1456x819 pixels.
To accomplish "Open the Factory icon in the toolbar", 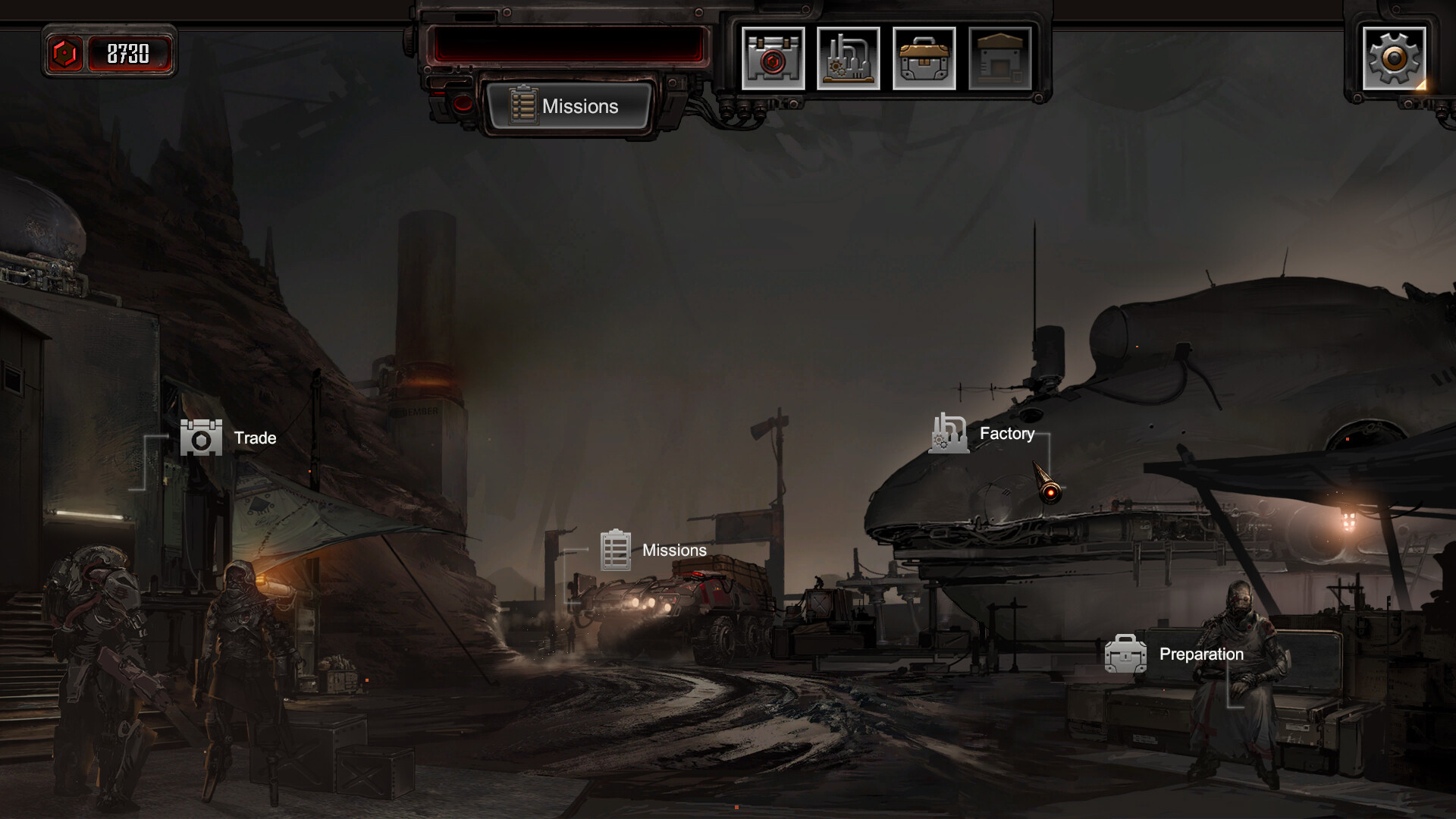I will tap(849, 58).
